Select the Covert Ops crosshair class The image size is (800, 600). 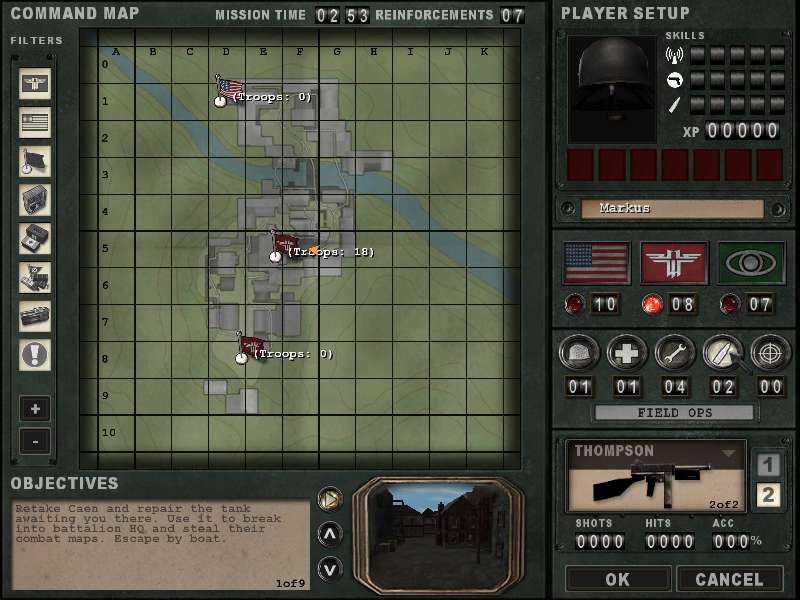click(770, 353)
